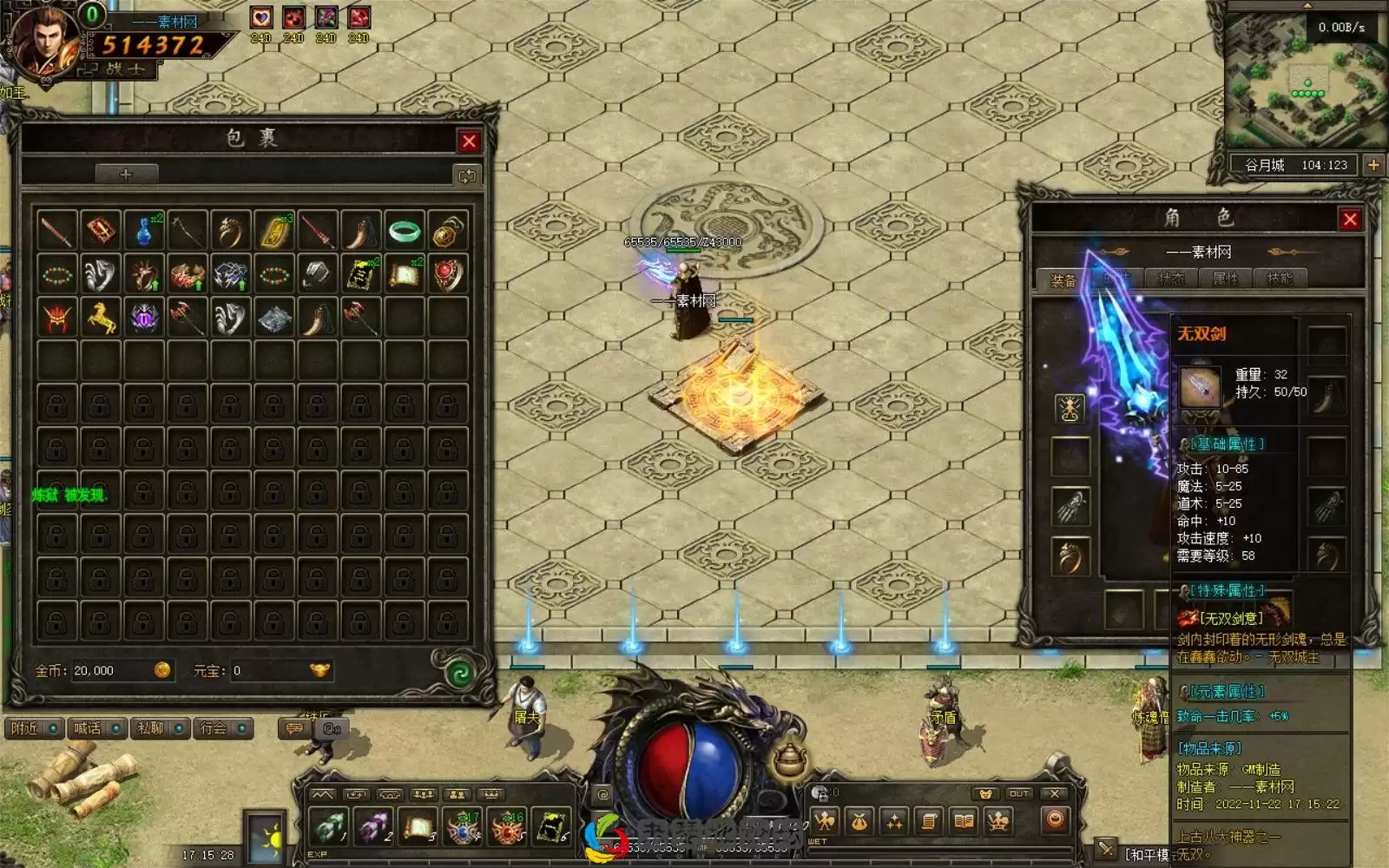Show the 技能 skills tab
Screen dimensions: 1389x868
(x=1279, y=279)
